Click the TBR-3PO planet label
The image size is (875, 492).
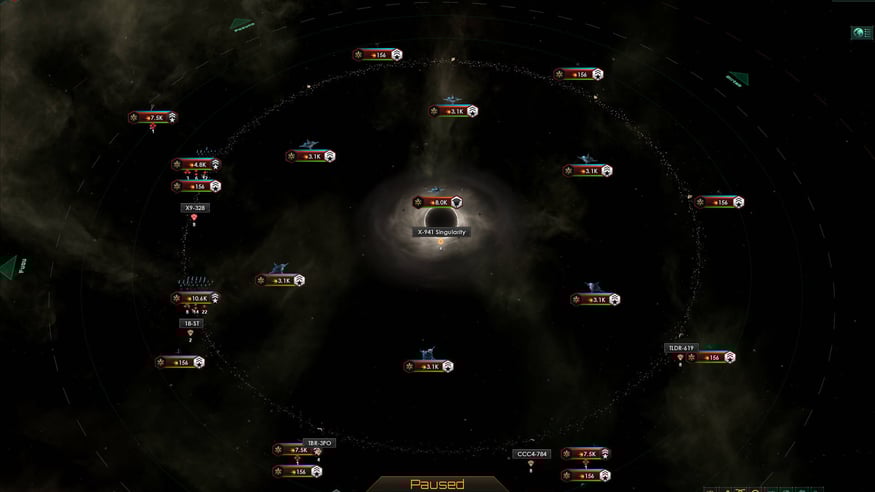[319, 442]
